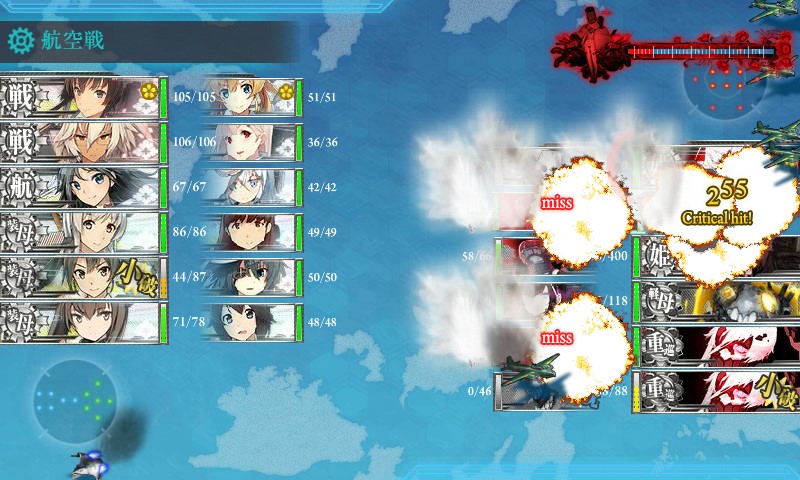
Task: Choose the escort ship banner with 48/48 HP
Action: tap(250, 322)
